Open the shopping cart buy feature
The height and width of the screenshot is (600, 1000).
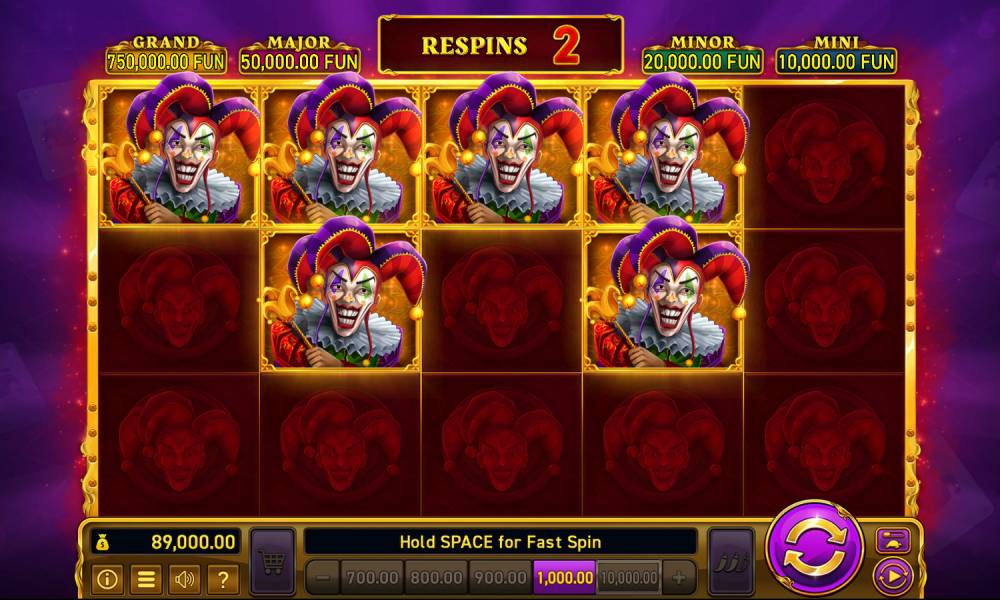(x=272, y=564)
